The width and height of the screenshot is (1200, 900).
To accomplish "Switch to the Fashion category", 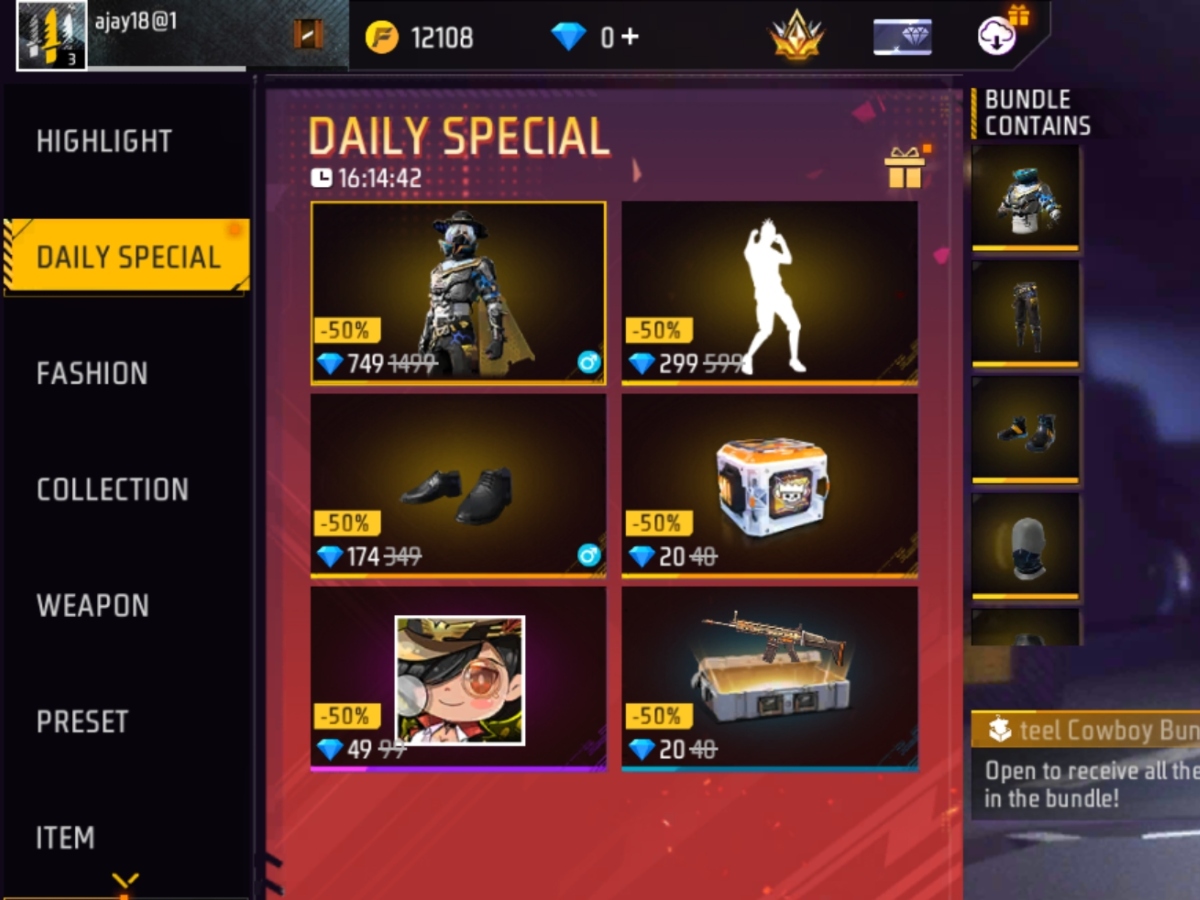I will (x=92, y=373).
